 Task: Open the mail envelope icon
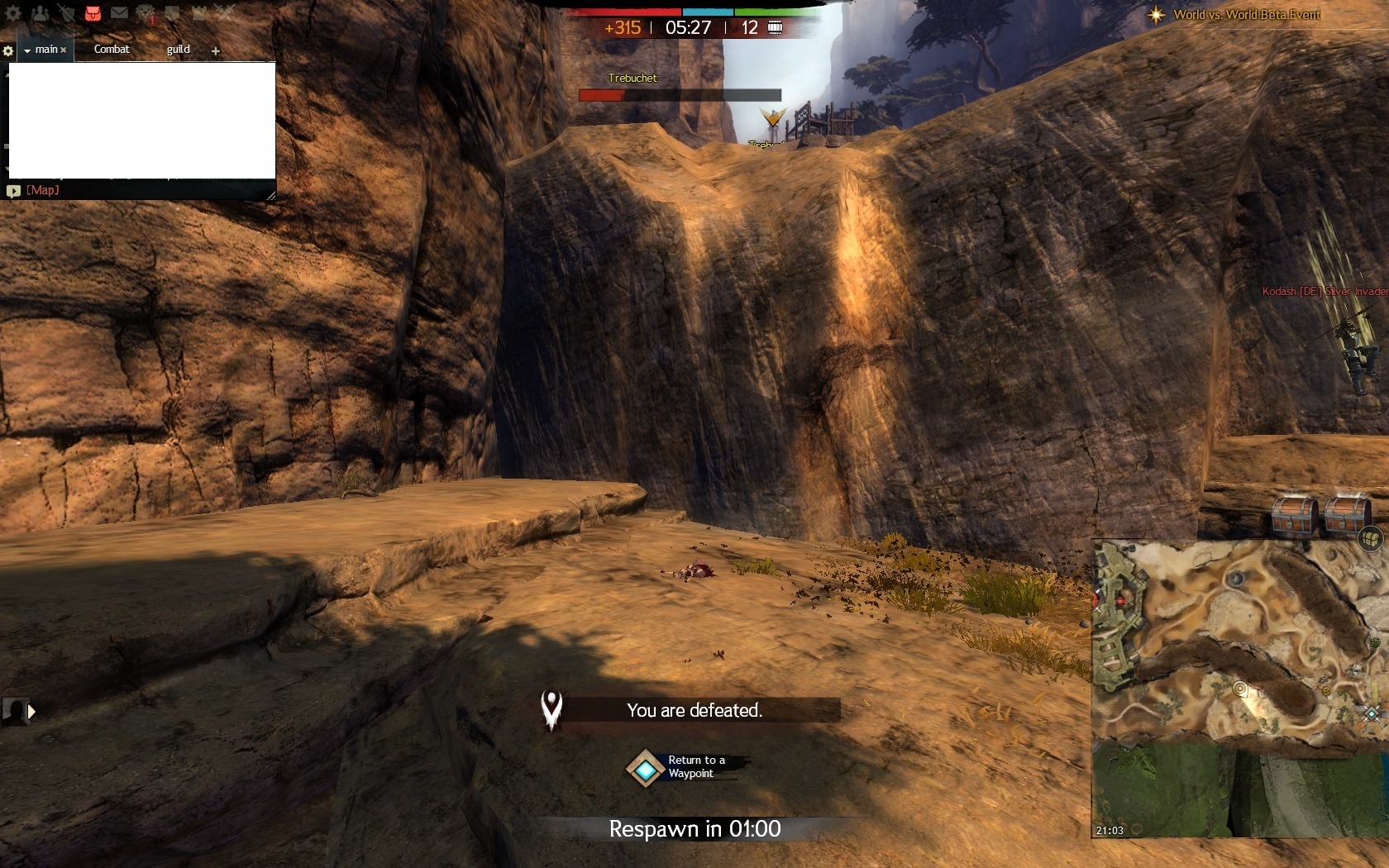tap(119, 13)
